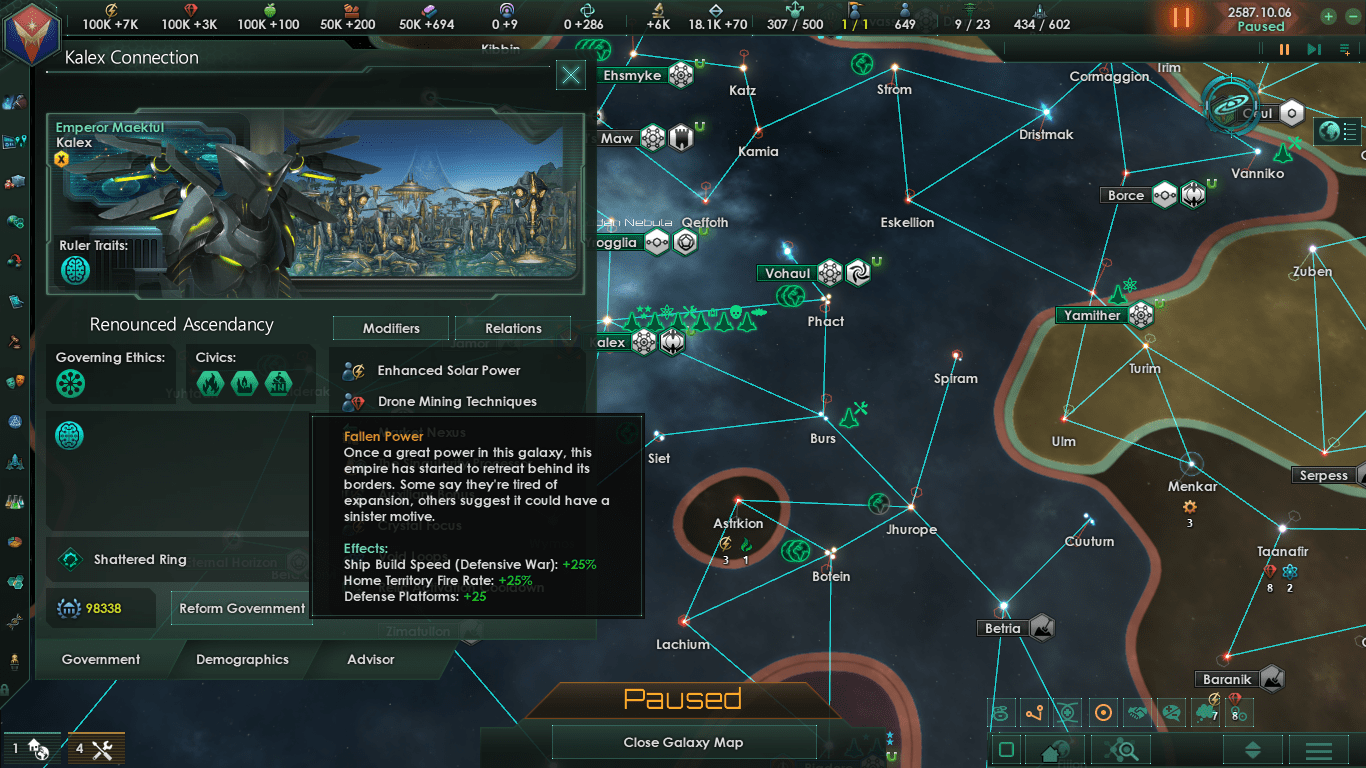Open the galaxy search magnifier button

click(x=1121, y=750)
